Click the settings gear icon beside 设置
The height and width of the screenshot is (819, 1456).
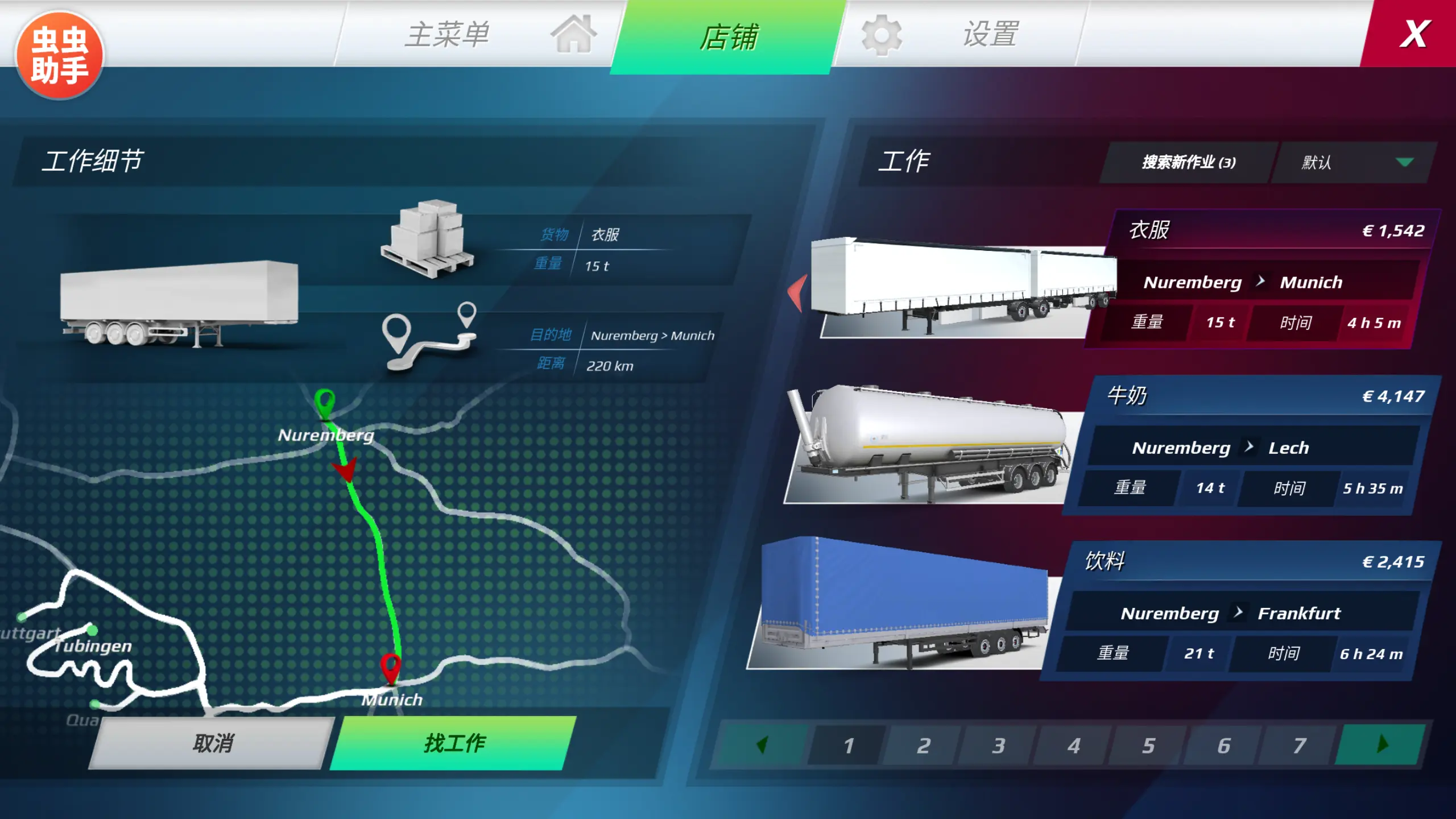click(x=881, y=35)
